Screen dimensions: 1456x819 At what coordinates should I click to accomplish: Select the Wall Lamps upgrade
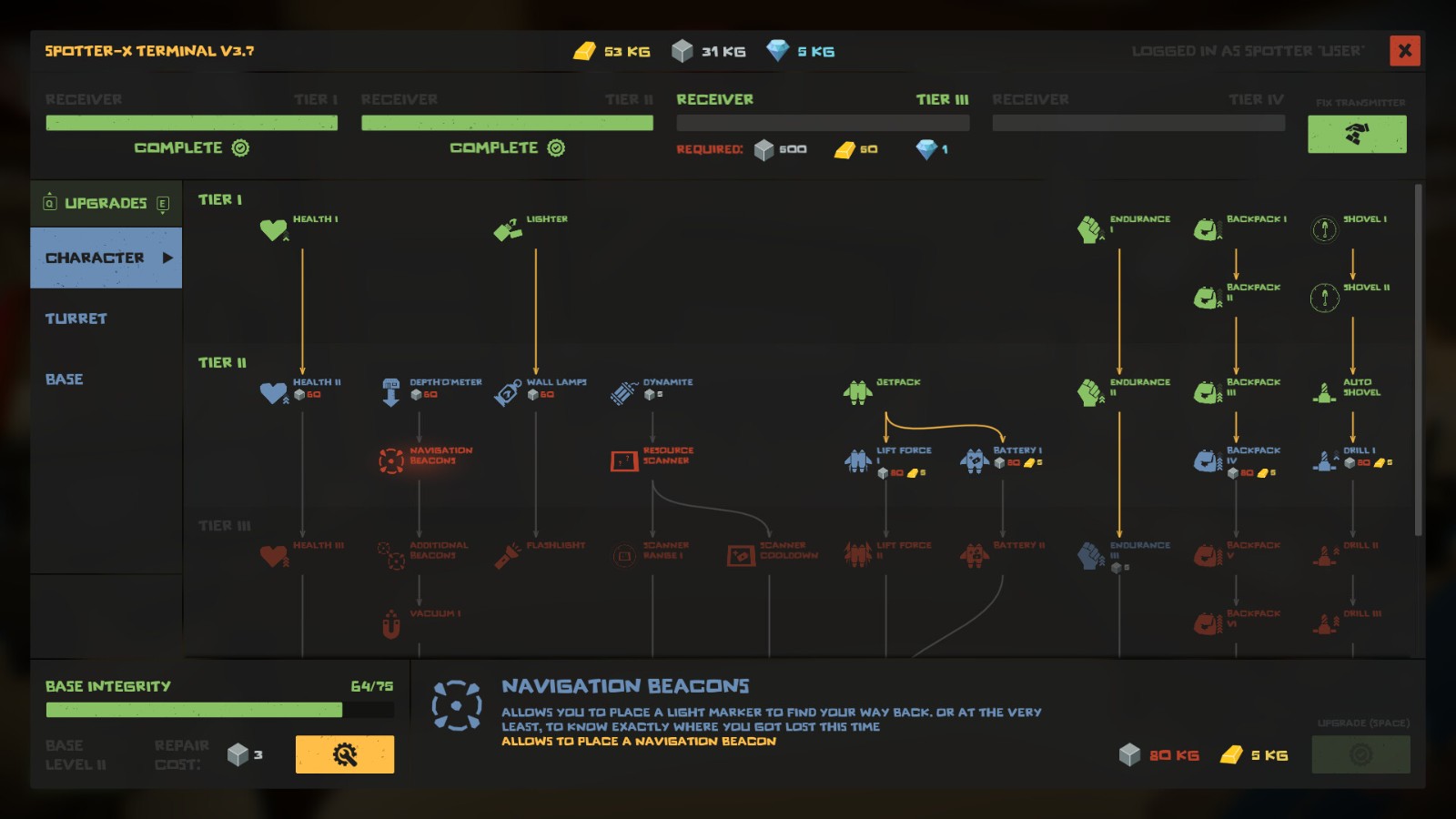[x=508, y=392]
